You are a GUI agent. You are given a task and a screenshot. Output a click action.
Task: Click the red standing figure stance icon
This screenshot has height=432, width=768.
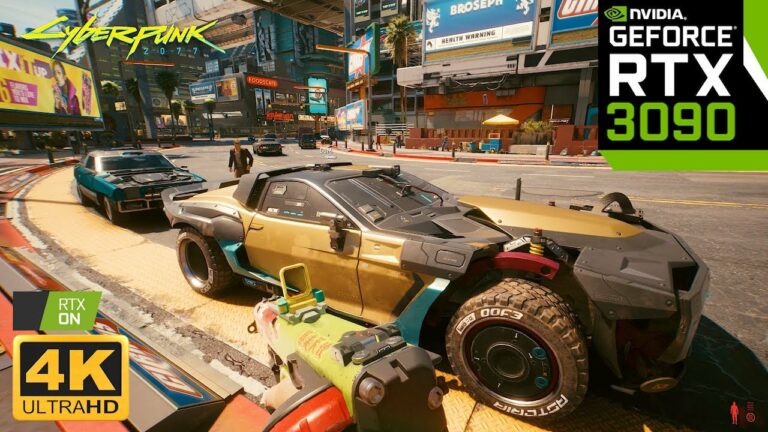point(736,412)
